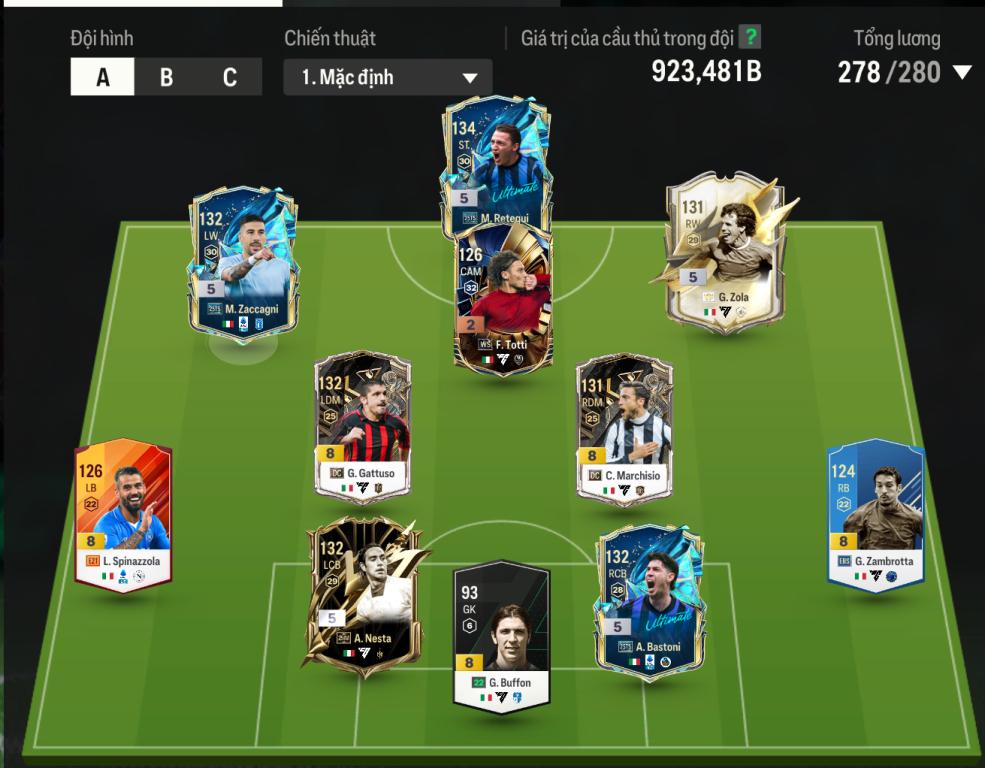Expand the Tổng lương salary arrow
Image resolution: width=985 pixels, height=768 pixels.
tap(962, 72)
